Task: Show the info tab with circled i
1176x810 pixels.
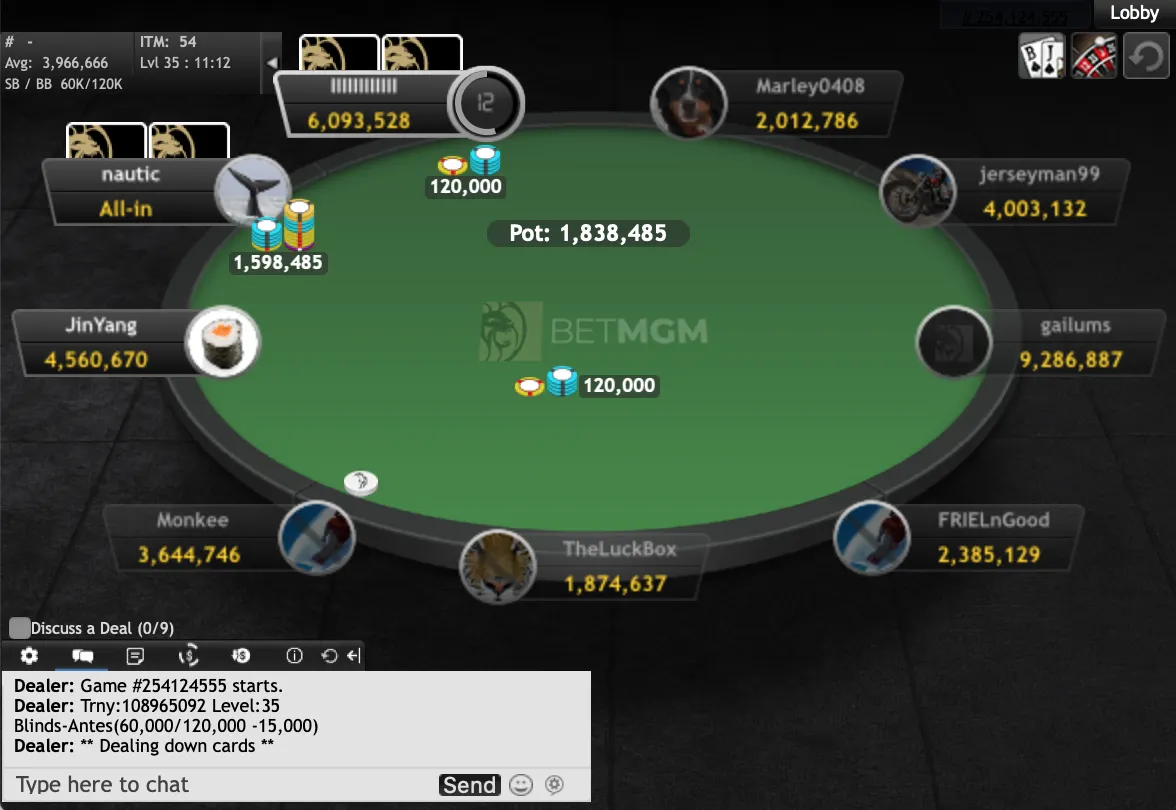Action: coord(294,656)
